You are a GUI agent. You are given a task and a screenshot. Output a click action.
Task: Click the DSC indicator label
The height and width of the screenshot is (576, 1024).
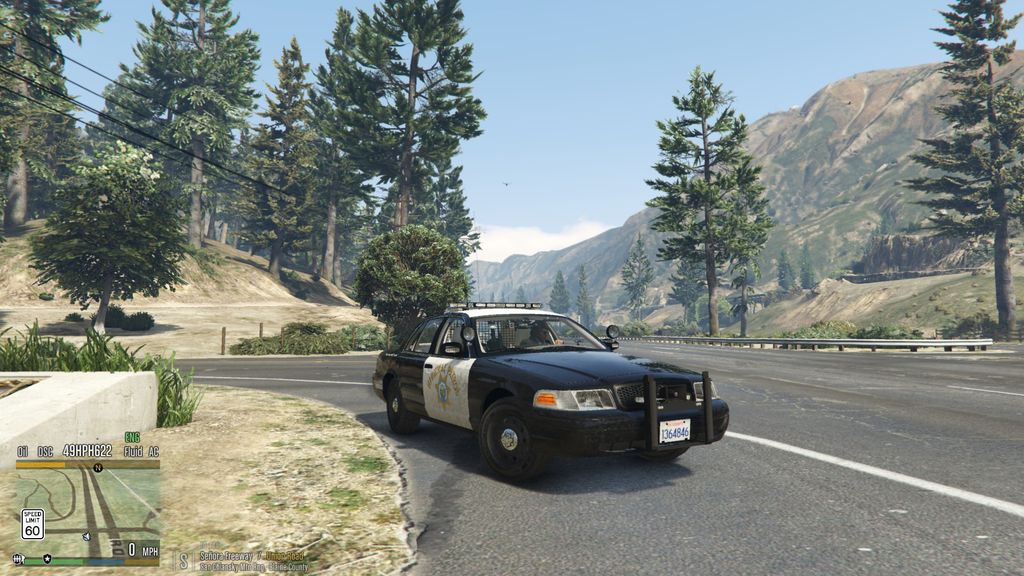click(x=45, y=451)
